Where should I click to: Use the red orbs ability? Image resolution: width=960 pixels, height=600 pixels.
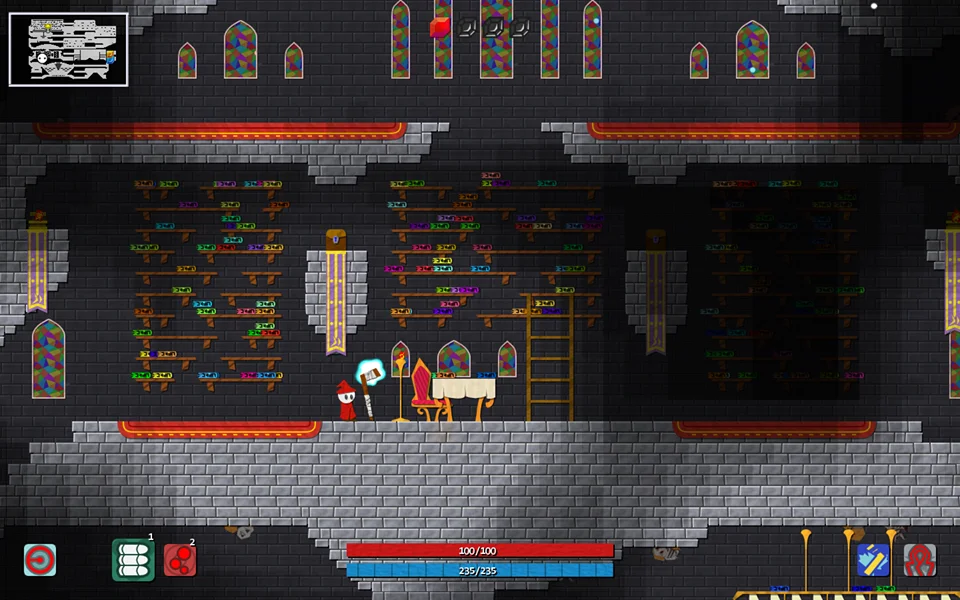(180, 560)
